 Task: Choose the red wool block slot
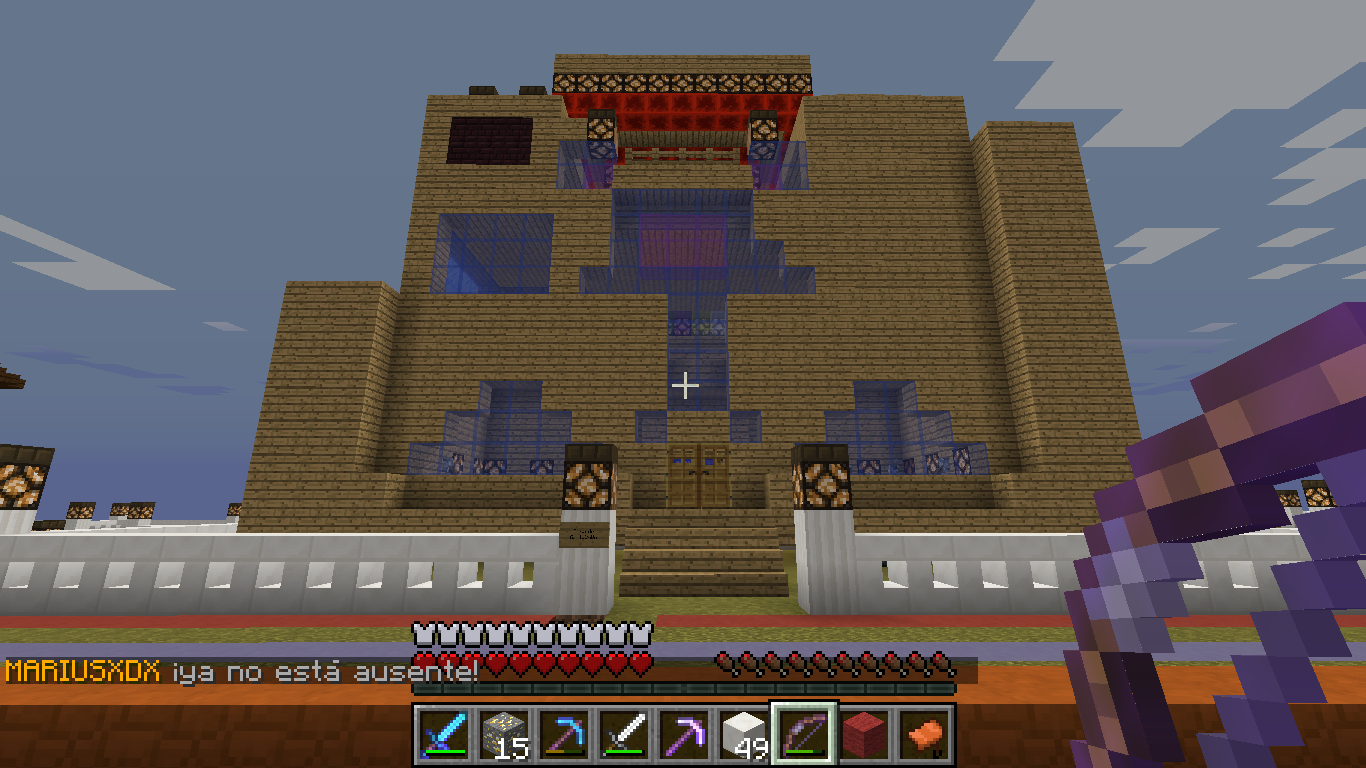[864, 734]
